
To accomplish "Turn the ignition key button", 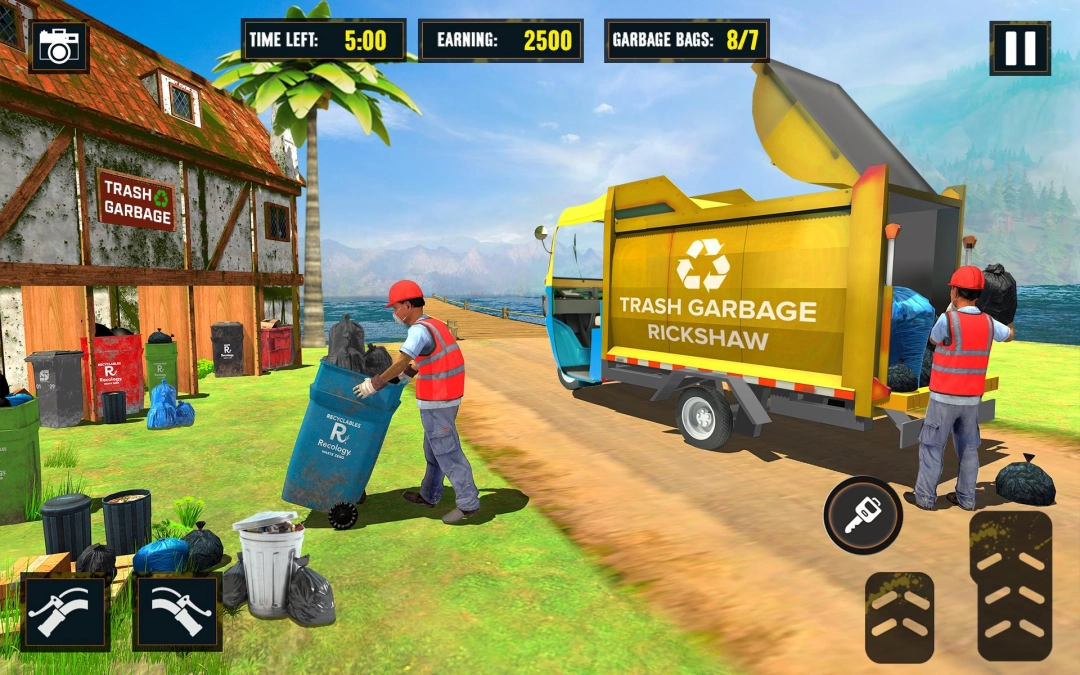I will (x=863, y=515).
